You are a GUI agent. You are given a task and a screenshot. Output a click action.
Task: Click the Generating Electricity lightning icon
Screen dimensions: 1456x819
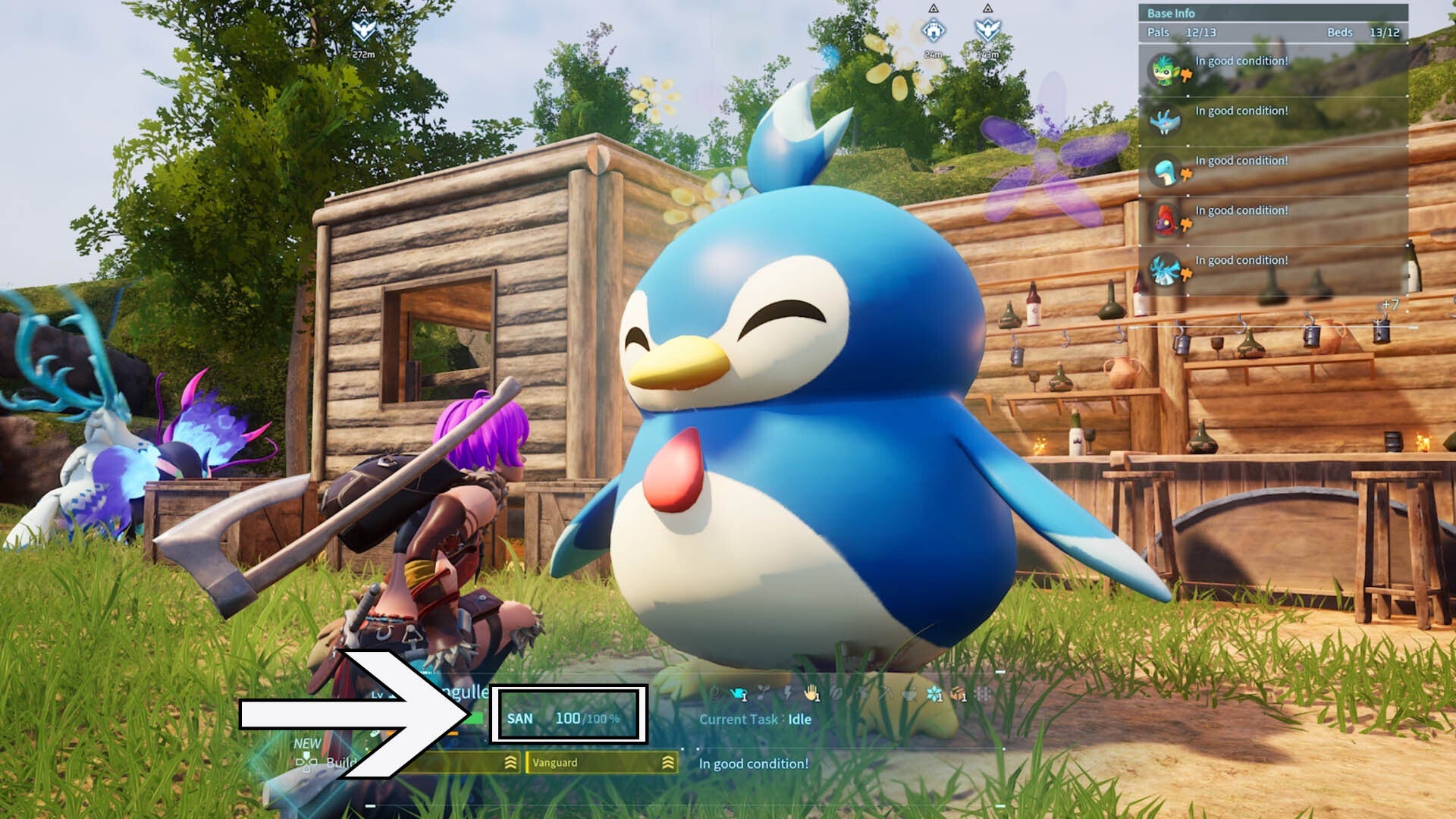tap(787, 692)
